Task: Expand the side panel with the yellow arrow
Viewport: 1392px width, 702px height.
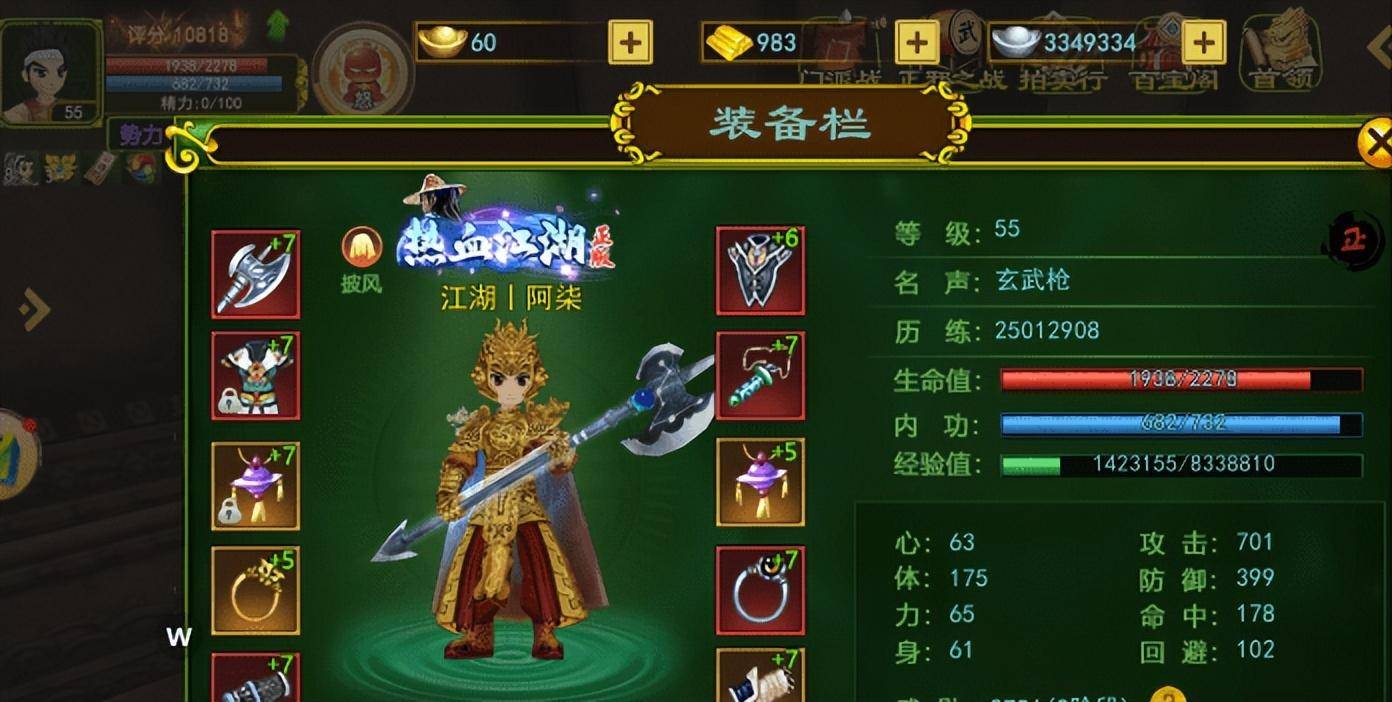Action: coord(34,310)
